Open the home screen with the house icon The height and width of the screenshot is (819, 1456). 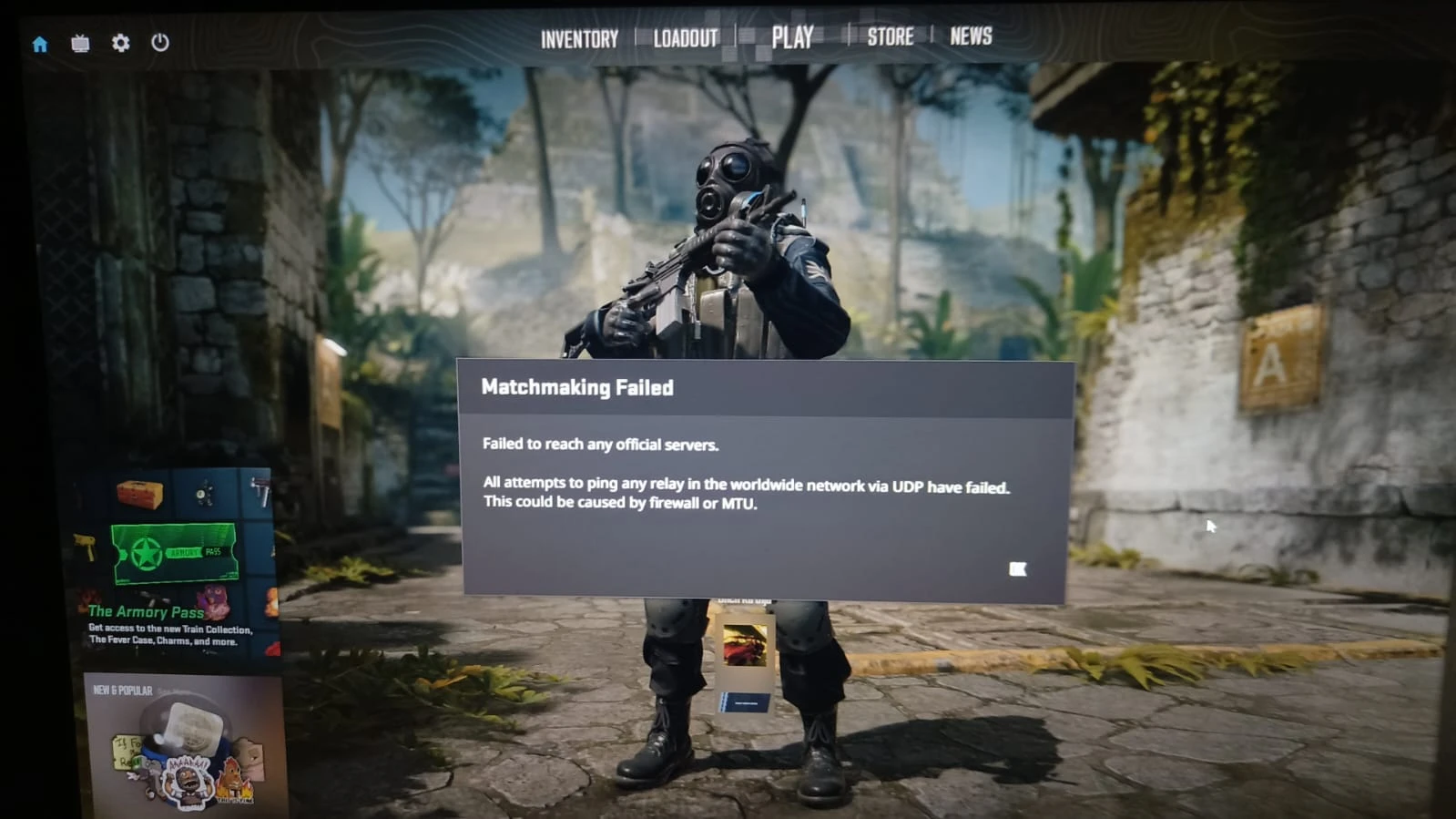38,42
